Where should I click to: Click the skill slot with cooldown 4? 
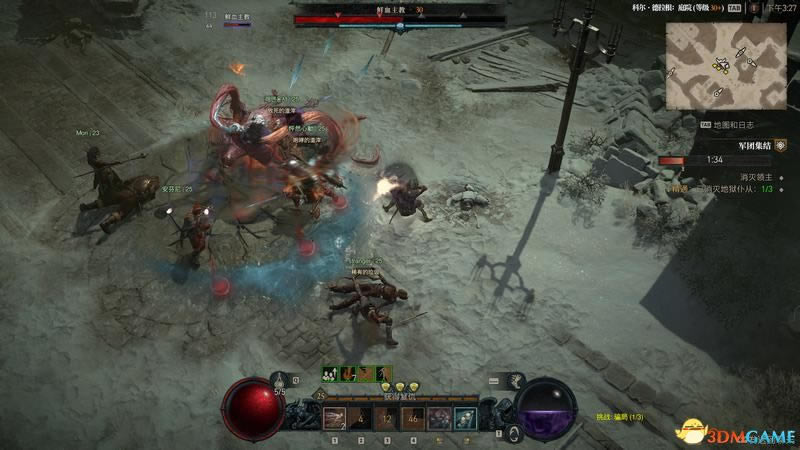[361, 418]
